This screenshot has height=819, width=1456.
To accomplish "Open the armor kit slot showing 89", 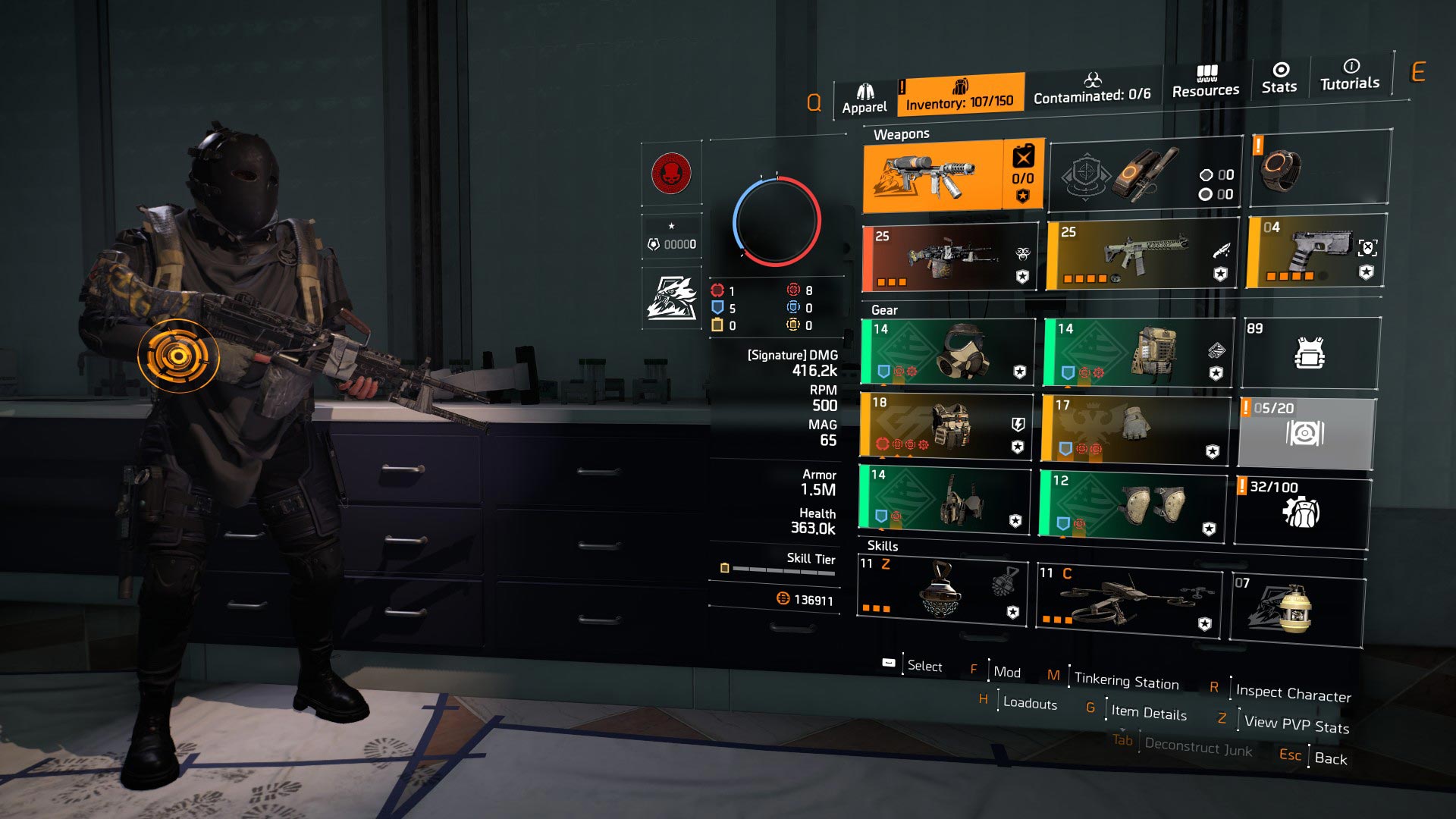I will 1310,353.
